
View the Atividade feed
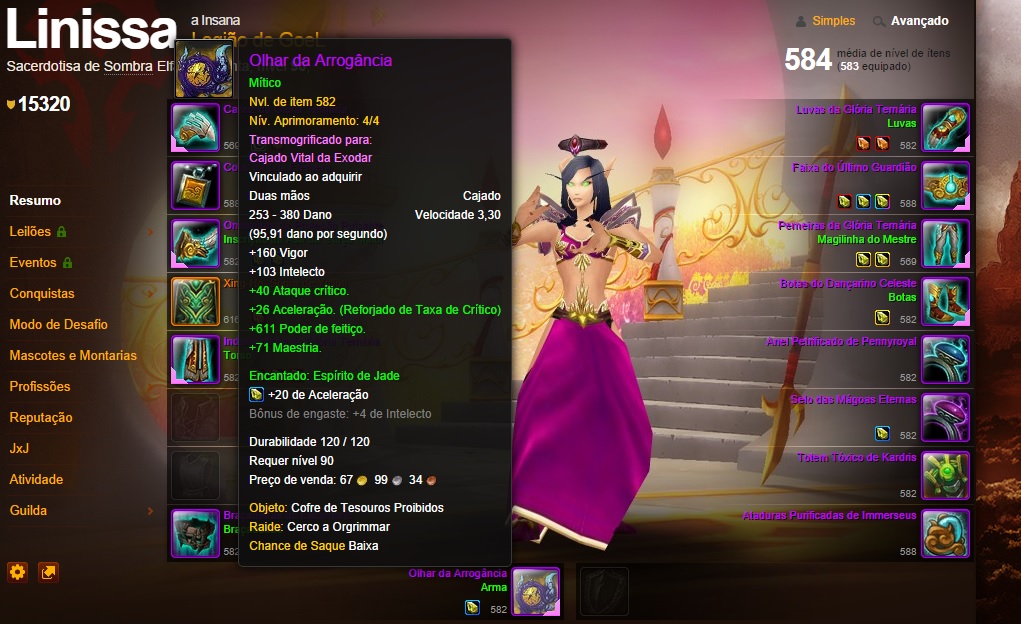pyautogui.click(x=36, y=479)
